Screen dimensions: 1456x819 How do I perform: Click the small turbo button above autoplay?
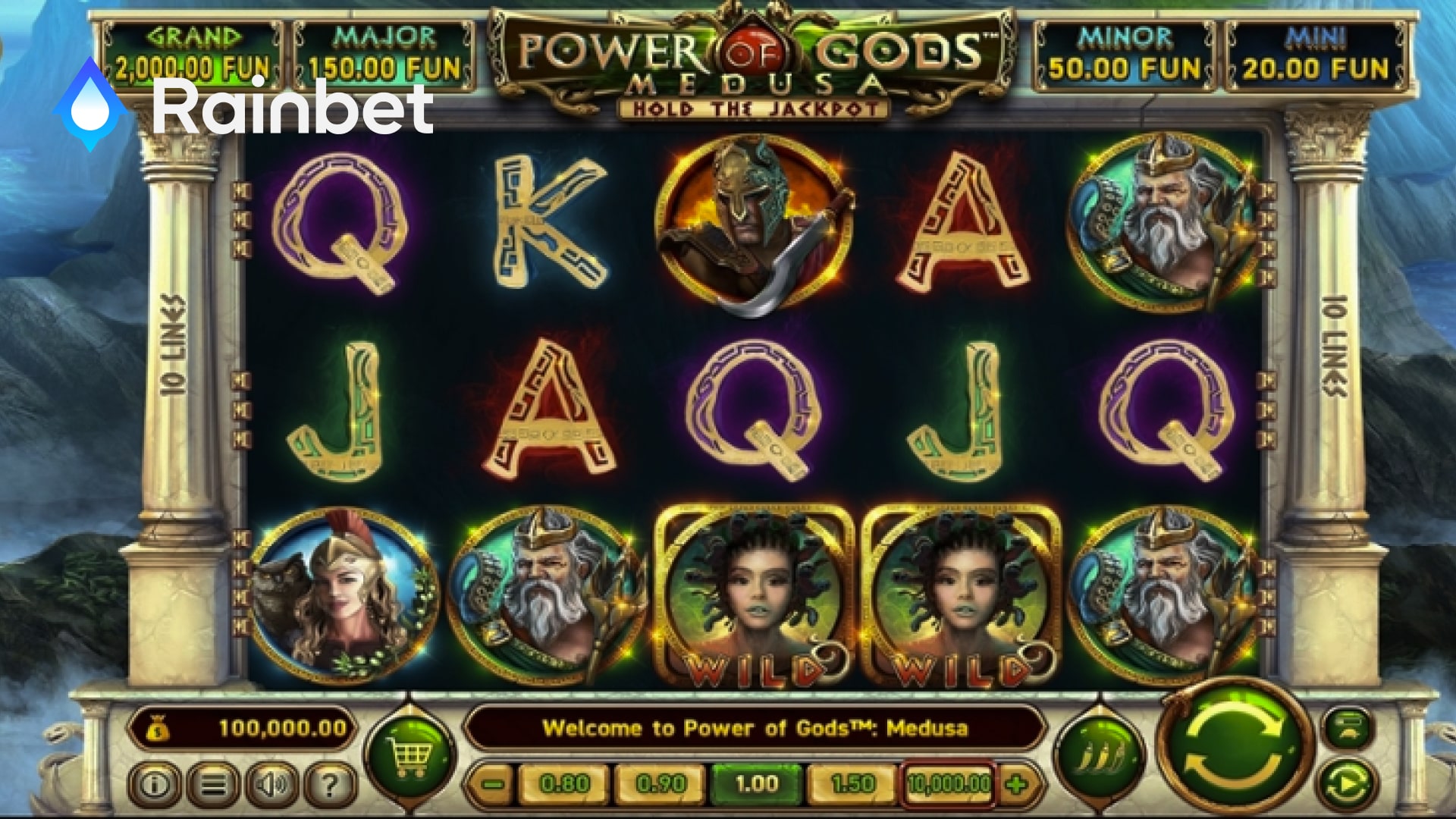[x=1348, y=727]
